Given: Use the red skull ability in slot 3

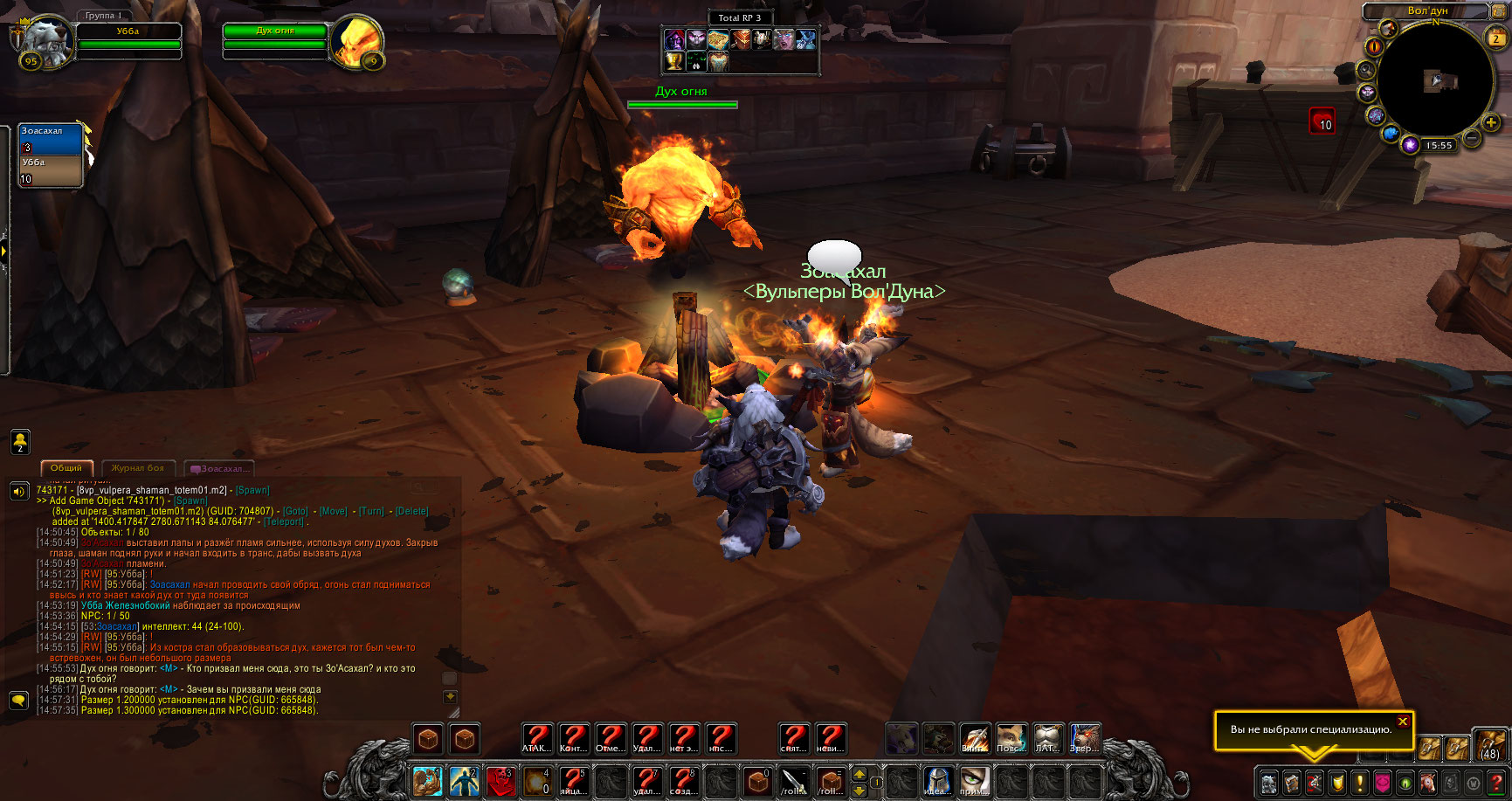Looking at the screenshot, I should [501, 780].
